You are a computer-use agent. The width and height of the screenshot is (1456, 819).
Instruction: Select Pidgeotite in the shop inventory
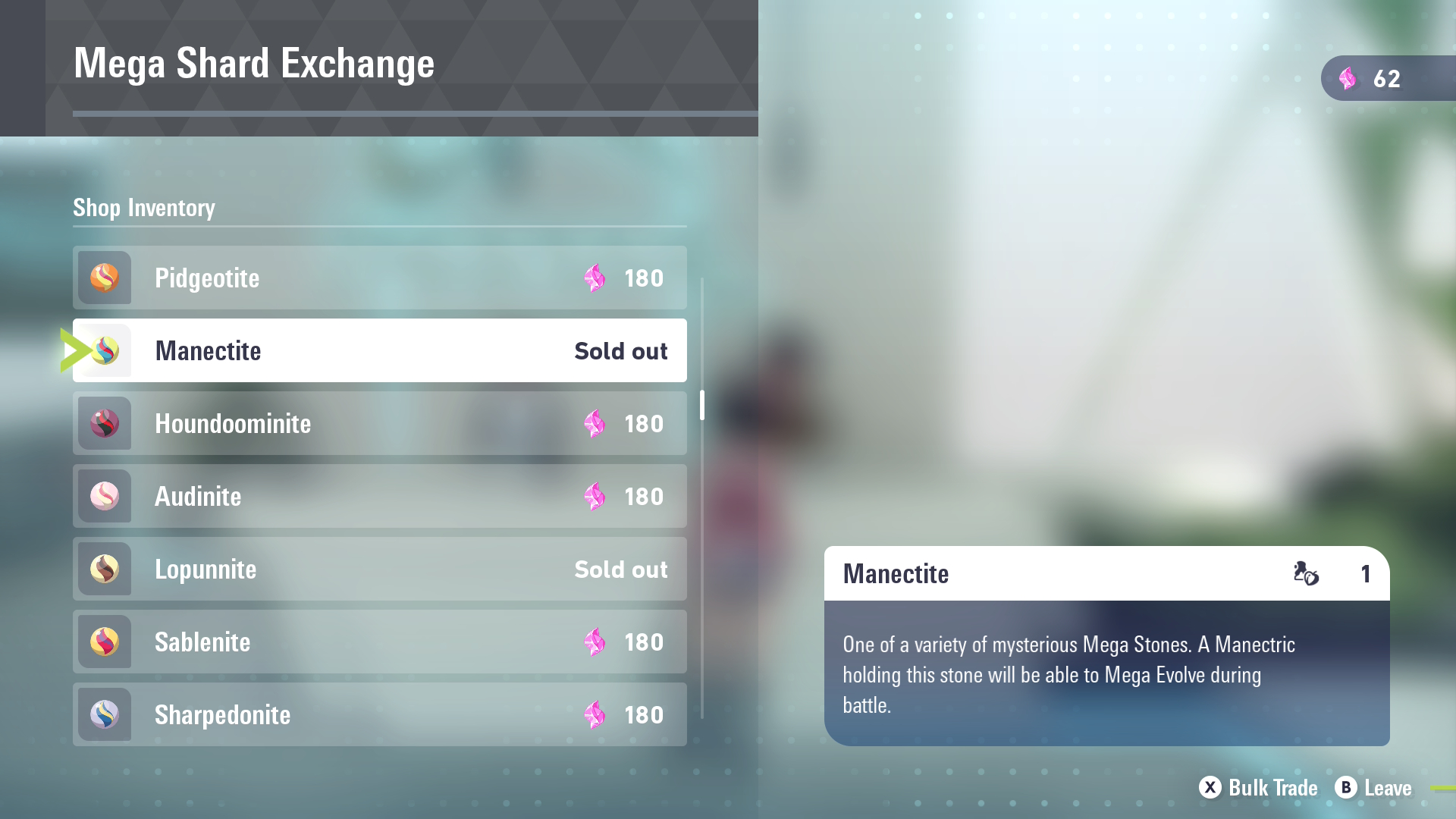pyautogui.click(x=379, y=278)
